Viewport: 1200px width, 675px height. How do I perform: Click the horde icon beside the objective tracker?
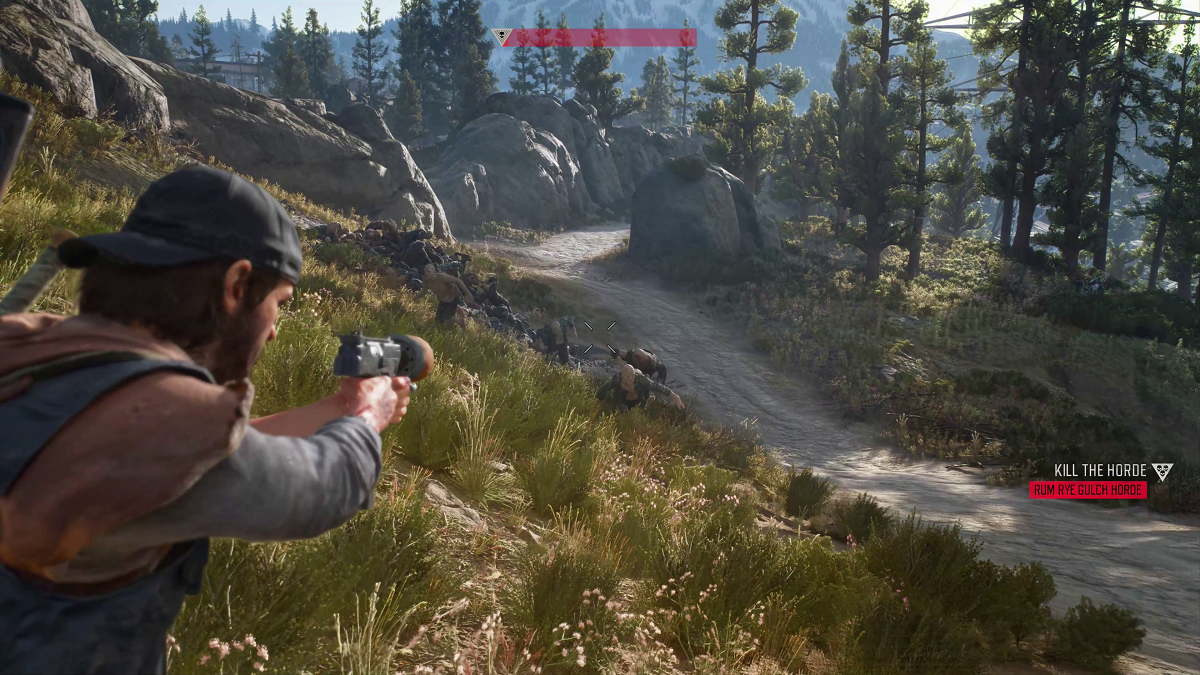click(x=1161, y=471)
